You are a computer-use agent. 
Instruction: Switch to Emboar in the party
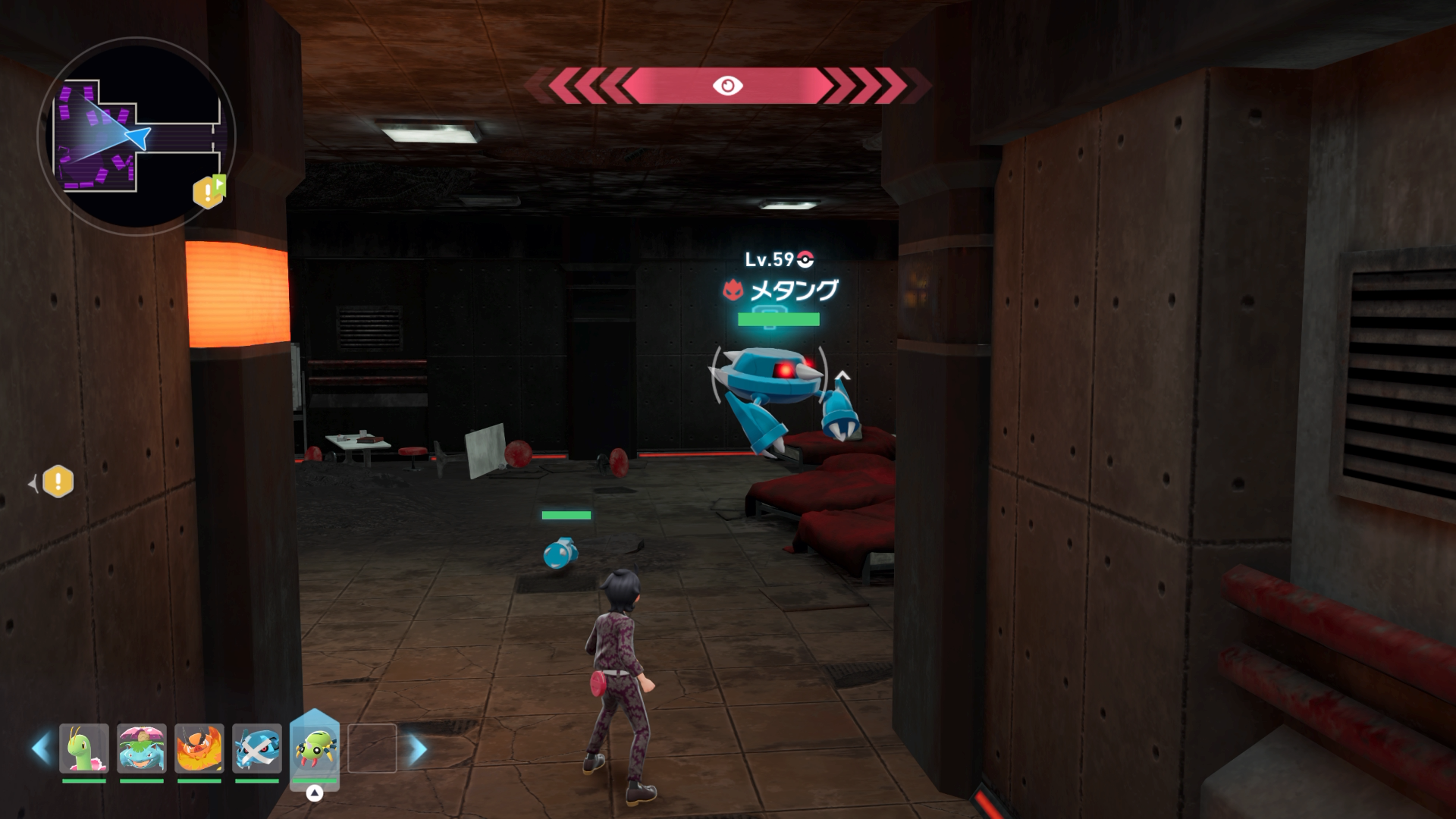[199, 748]
